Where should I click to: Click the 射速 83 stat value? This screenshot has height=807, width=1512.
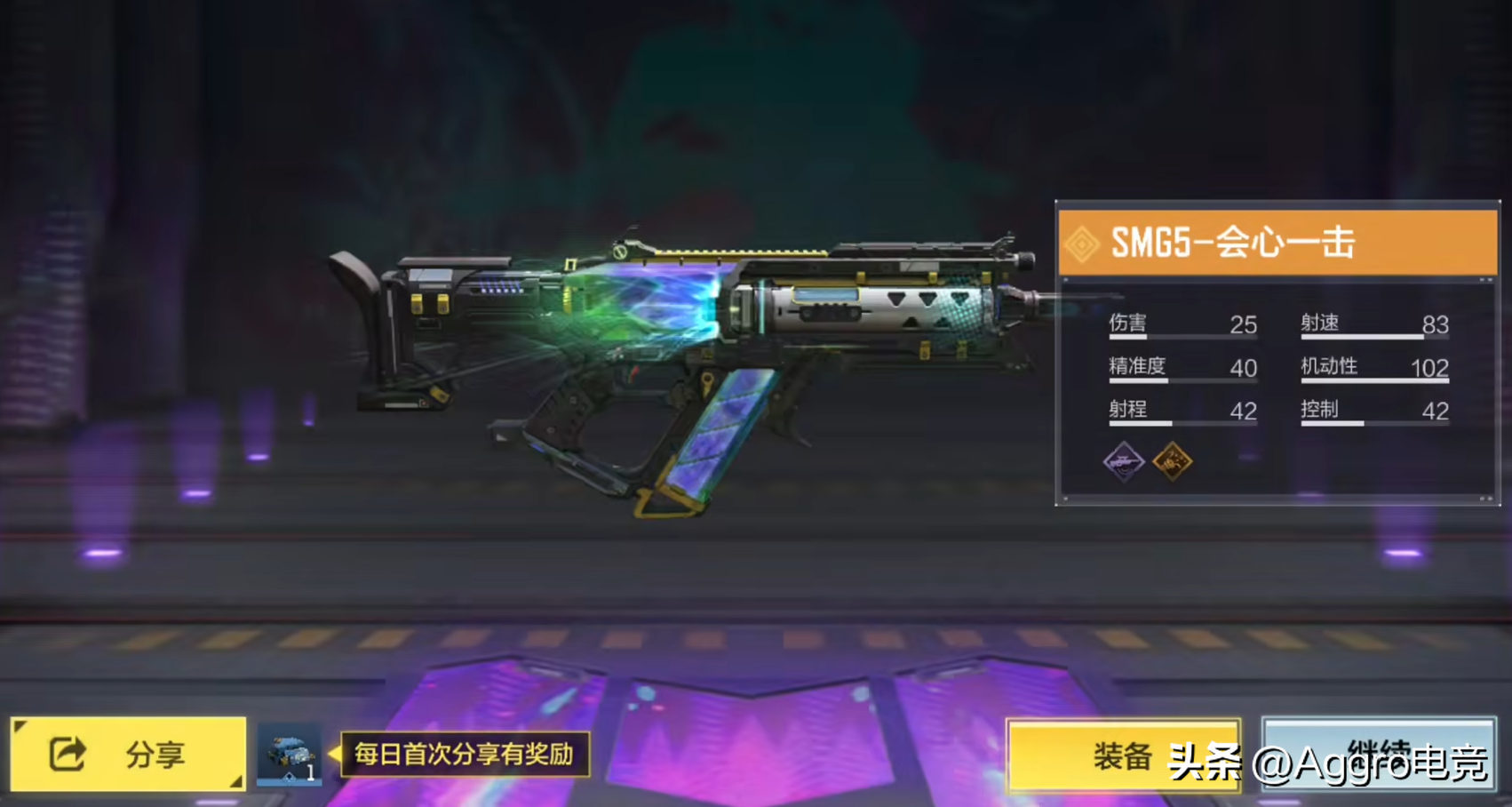point(1437,324)
